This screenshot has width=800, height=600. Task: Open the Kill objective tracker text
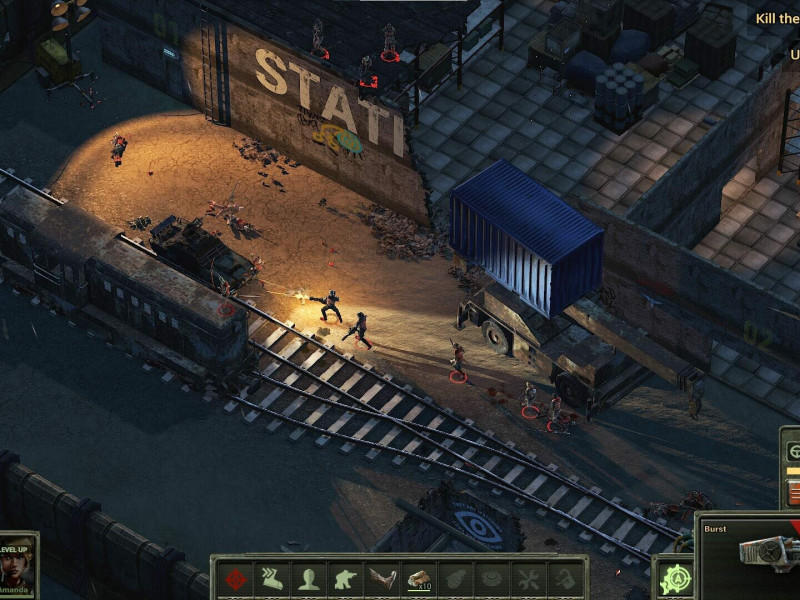[777, 18]
